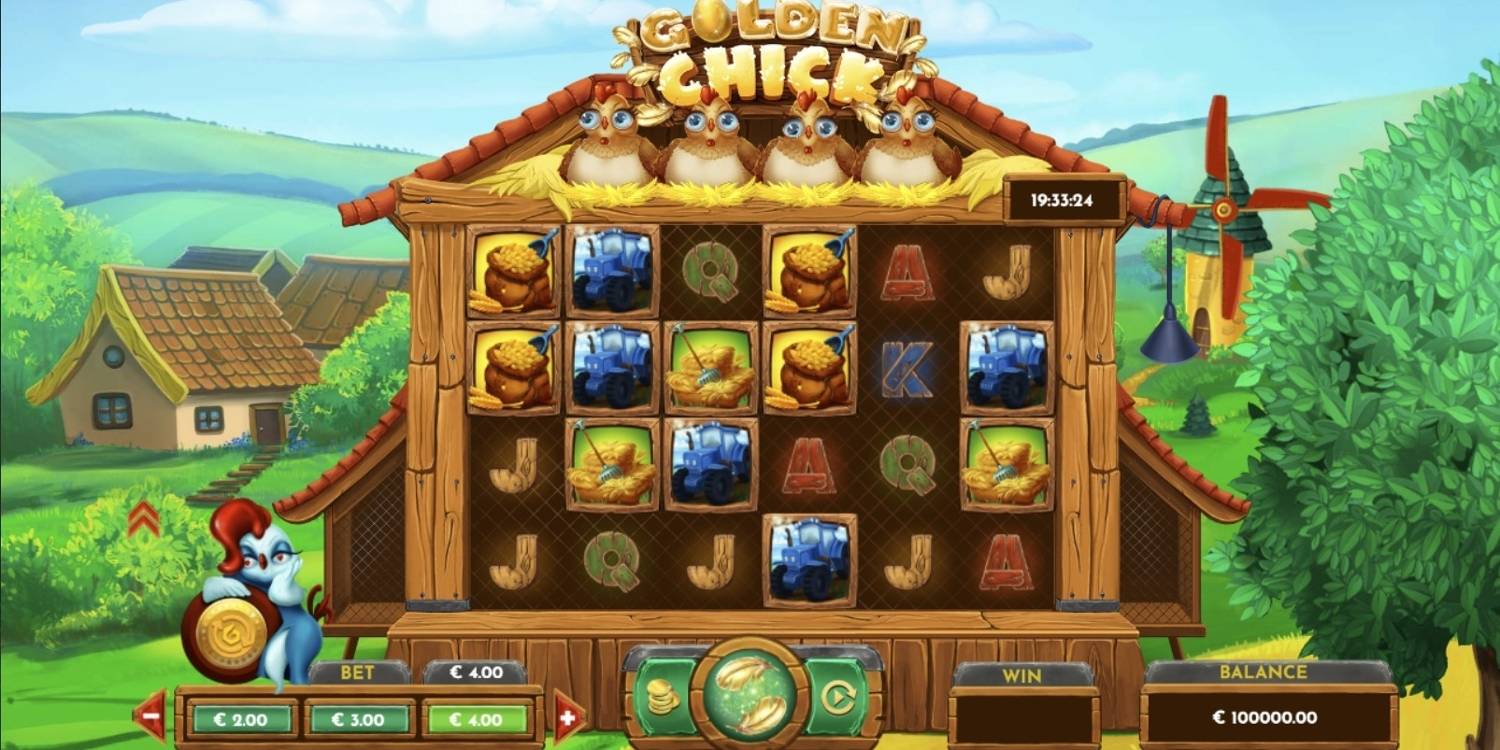Screen dimensions: 1500x750
Task: Select the €2.00 bet chip
Action: (x=240, y=717)
